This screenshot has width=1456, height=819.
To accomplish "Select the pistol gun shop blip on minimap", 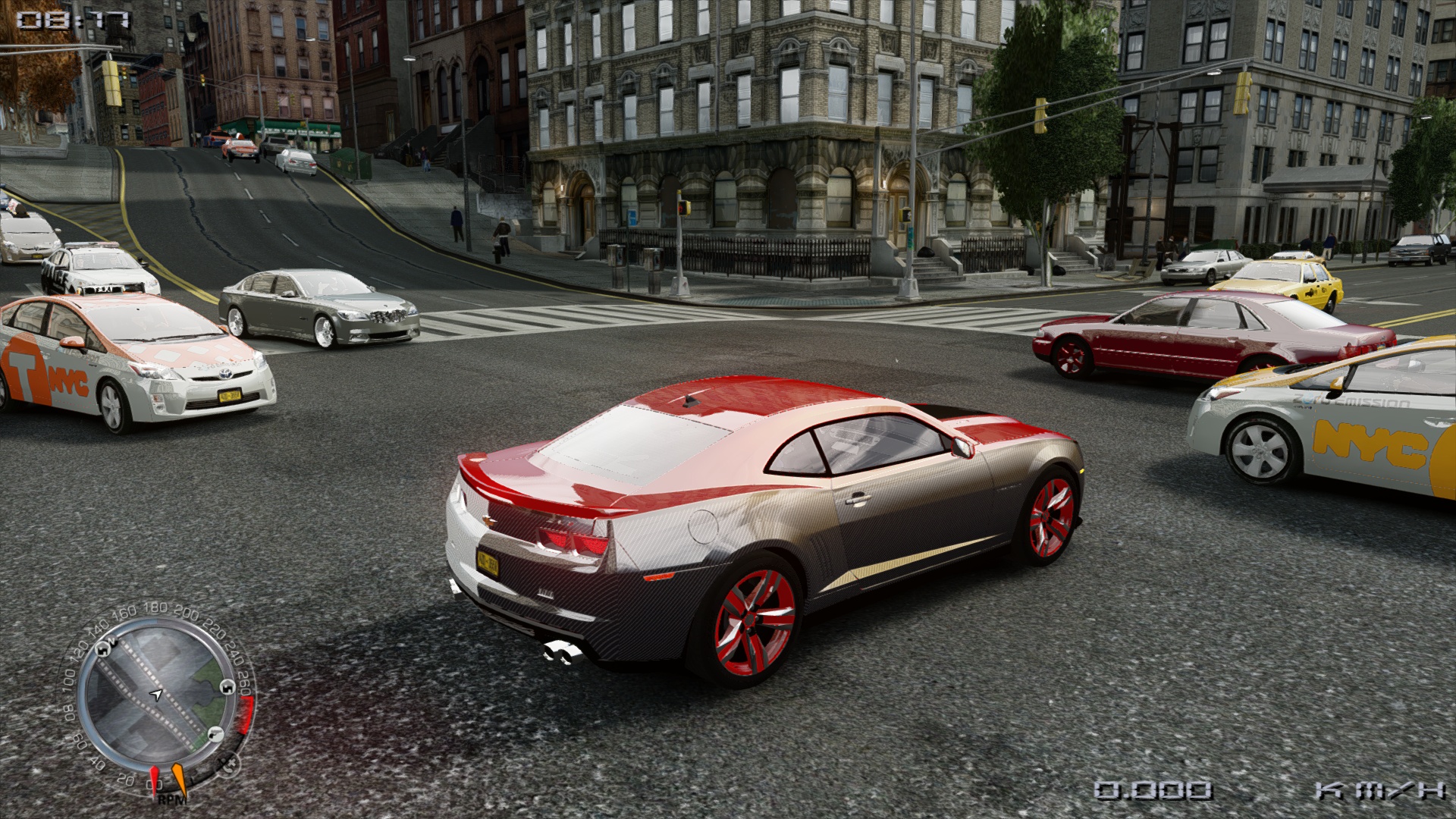I will (x=216, y=734).
